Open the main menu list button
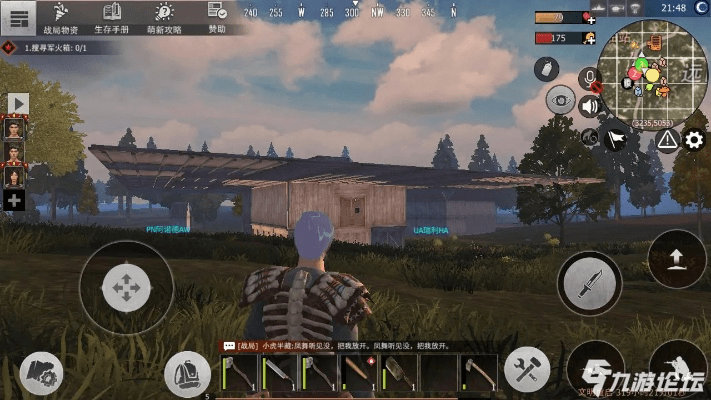 19,18
